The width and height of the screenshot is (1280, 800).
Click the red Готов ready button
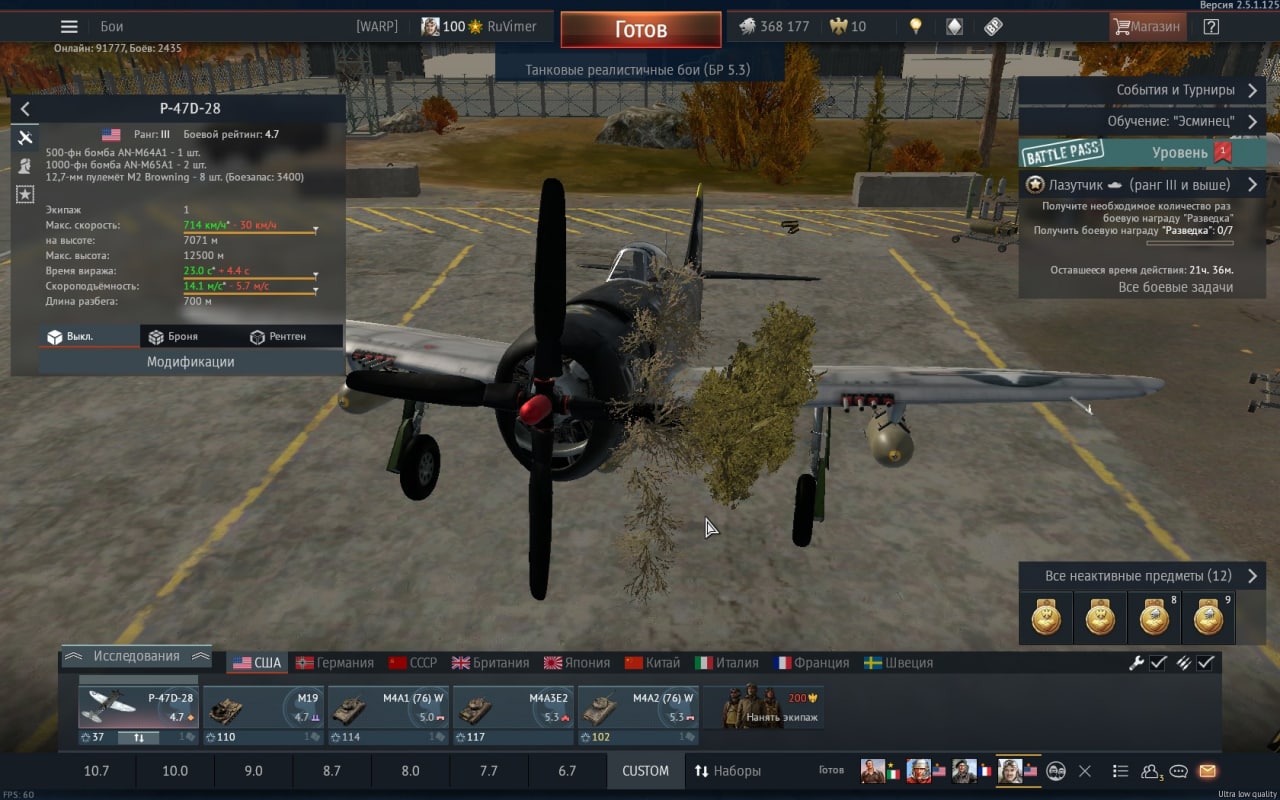click(640, 30)
